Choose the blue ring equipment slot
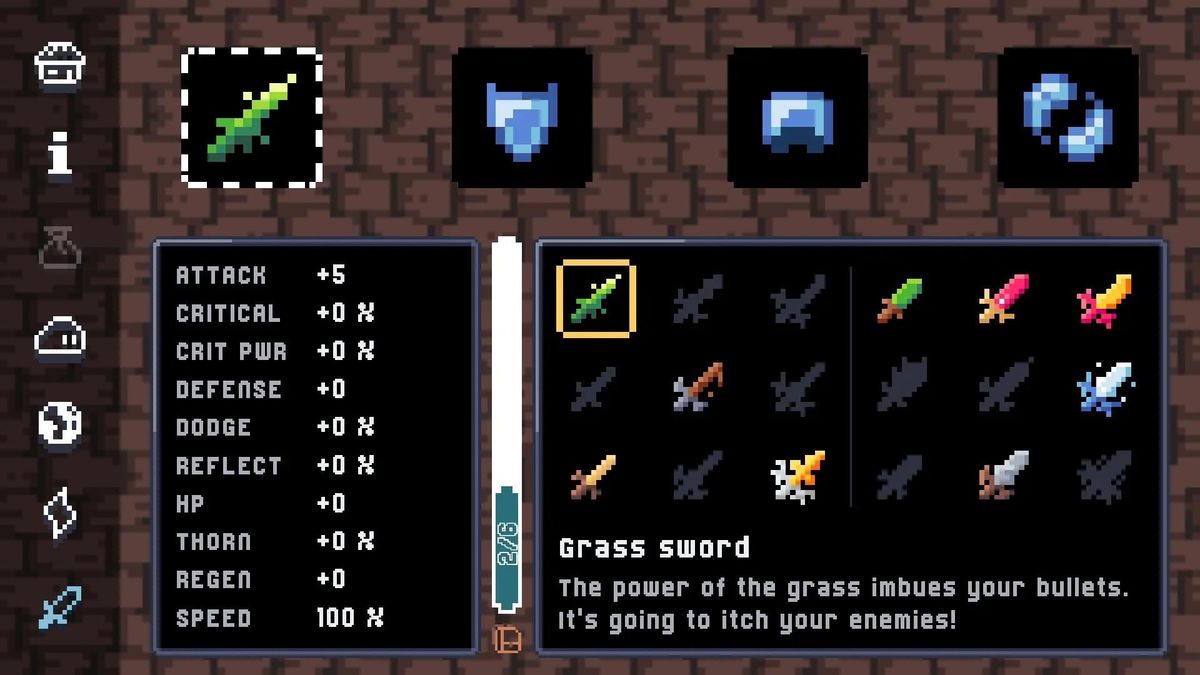The width and height of the screenshot is (1200, 675). pos(1068,118)
